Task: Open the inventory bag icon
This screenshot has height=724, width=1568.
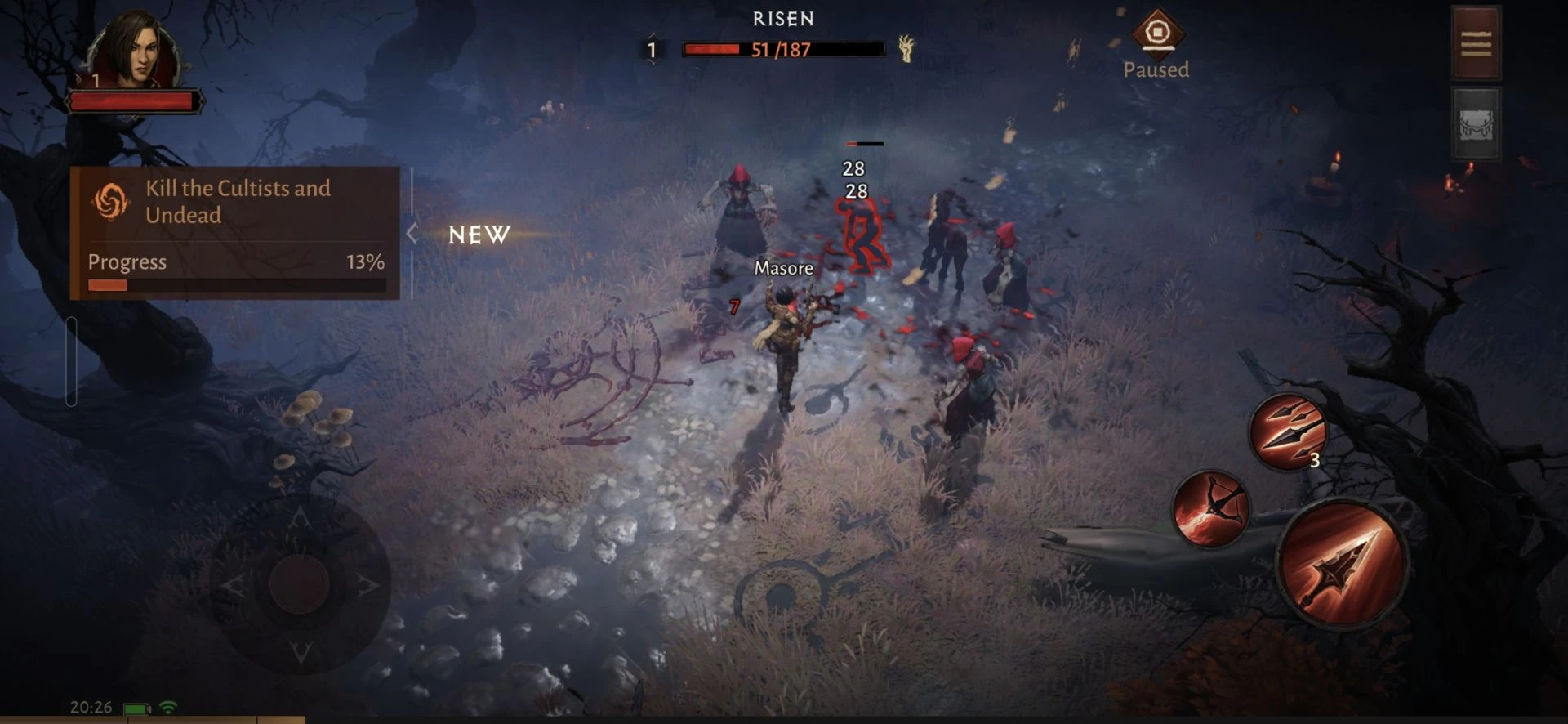Action: pyautogui.click(x=1476, y=125)
